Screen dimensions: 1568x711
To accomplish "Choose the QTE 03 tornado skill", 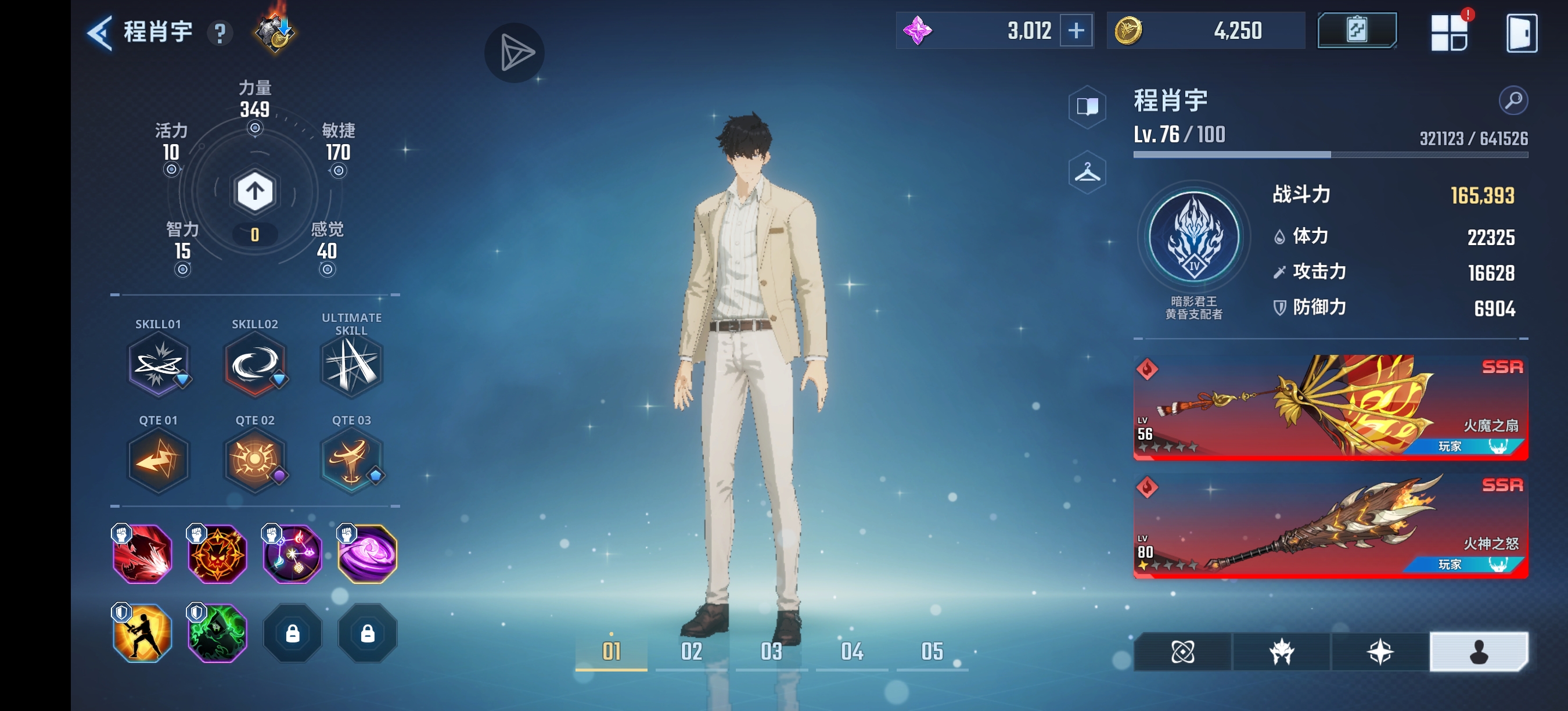I will click(x=351, y=461).
